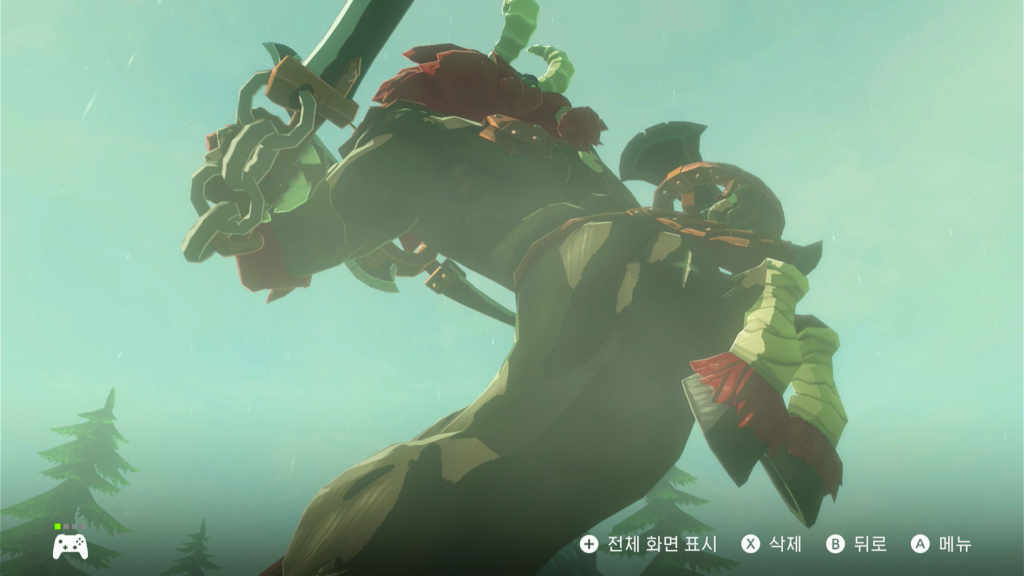The image size is (1024, 576).
Task: Open the 메뉴 option in the footer
Action: (x=942, y=544)
